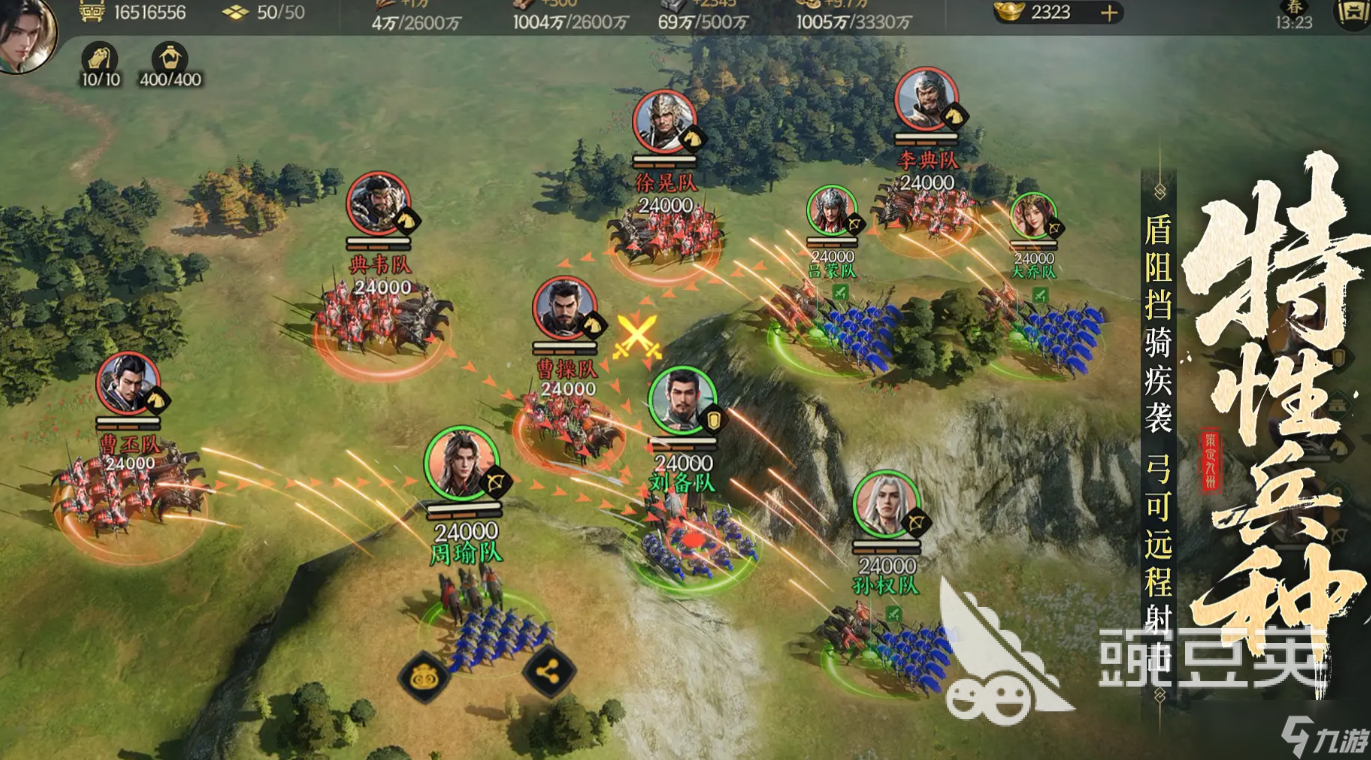This screenshot has height=760, width=1371.
Task: Select the 孙权队 general portrait
Action: point(886,503)
